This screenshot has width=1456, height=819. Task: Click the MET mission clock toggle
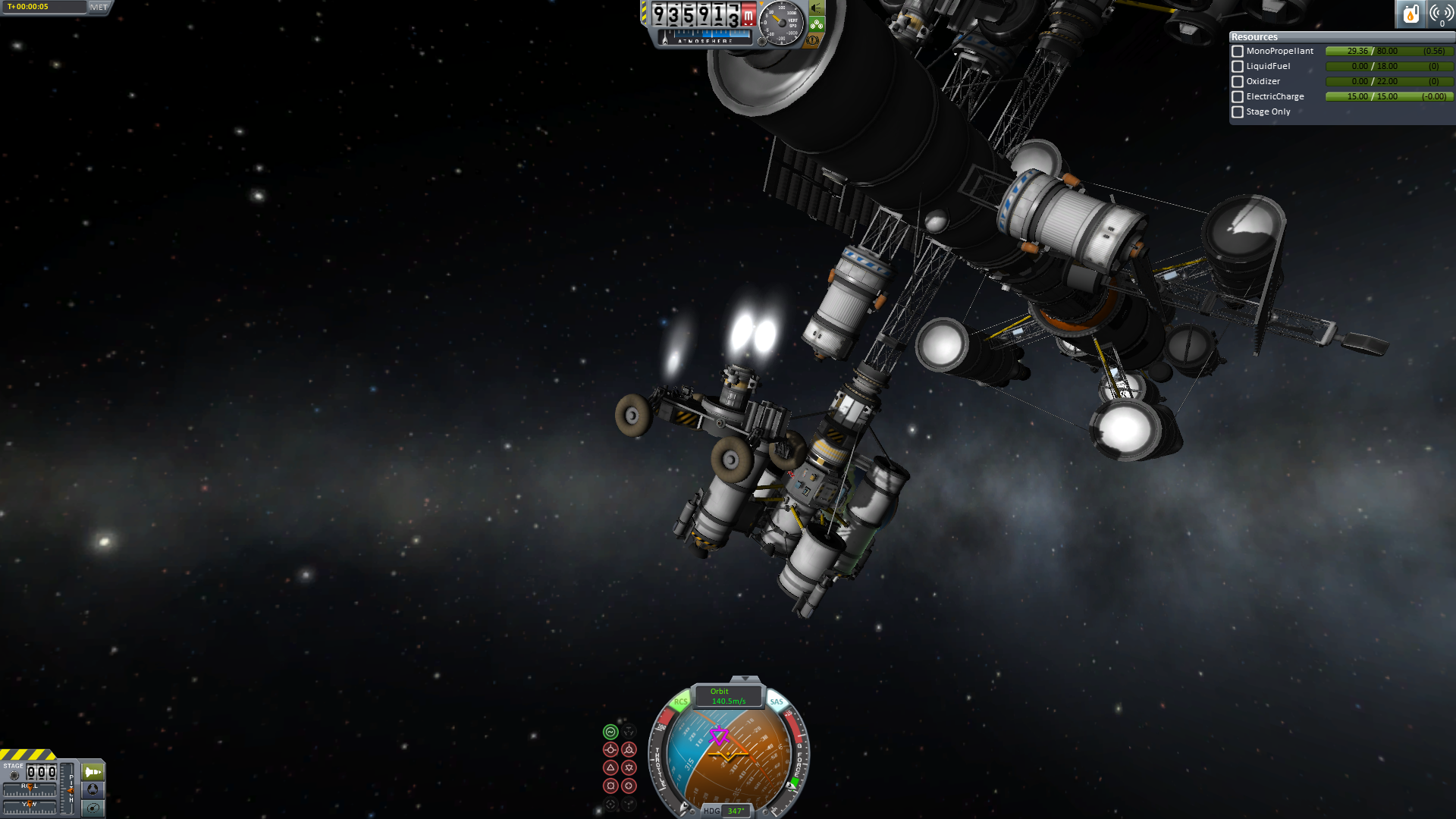click(99, 7)
